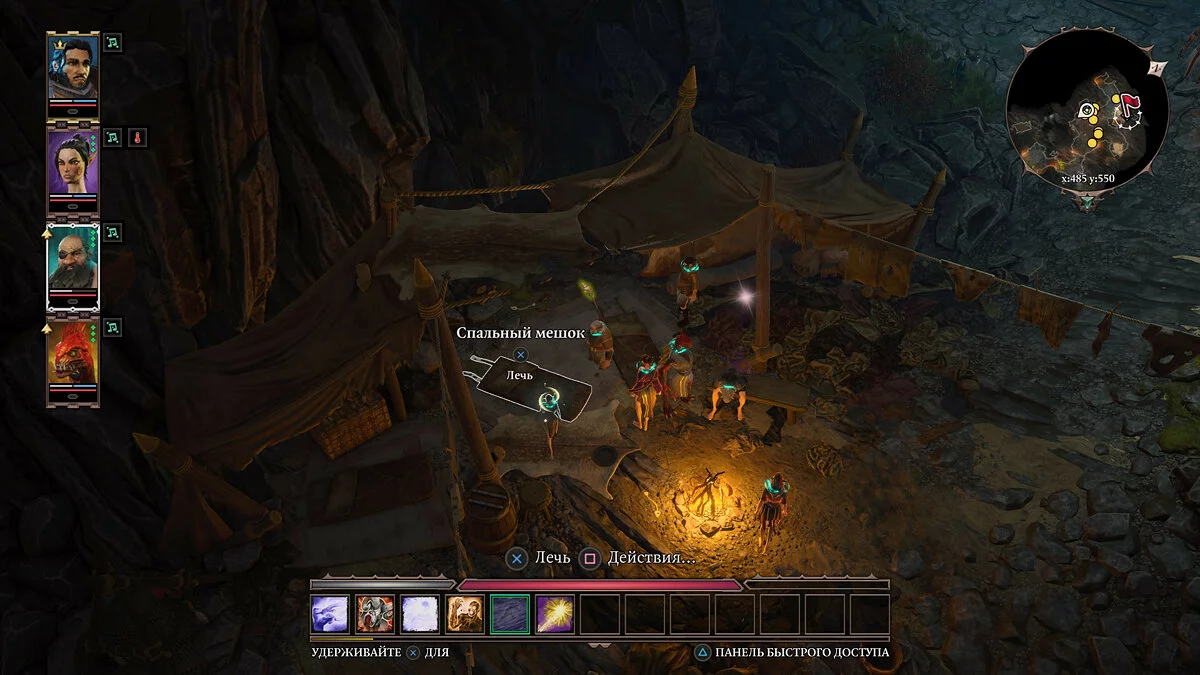Cast the white mist cloud skill

pyautogui.click(x=420, y=614)
